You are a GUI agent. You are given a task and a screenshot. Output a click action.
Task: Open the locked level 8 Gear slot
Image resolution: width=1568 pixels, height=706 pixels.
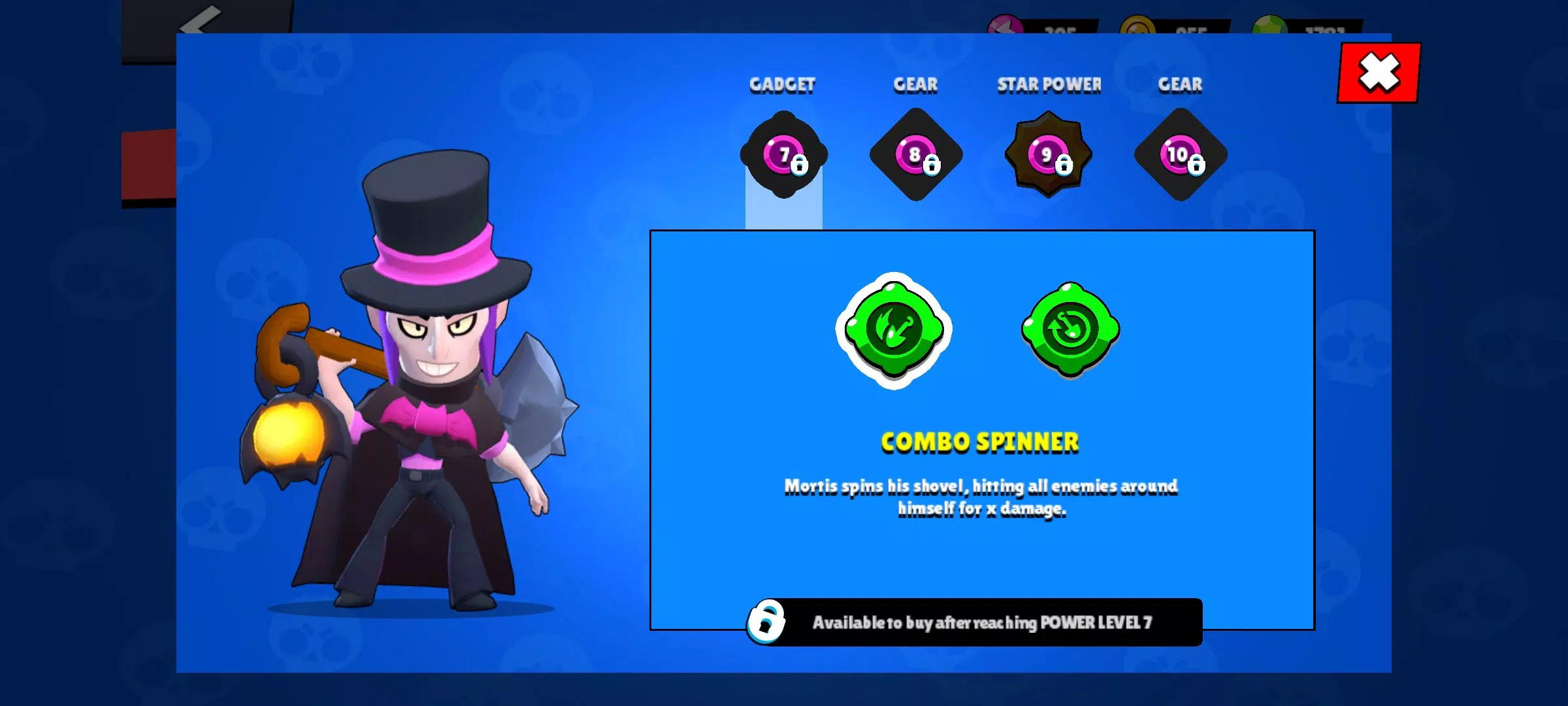click(x=915, y=155)
